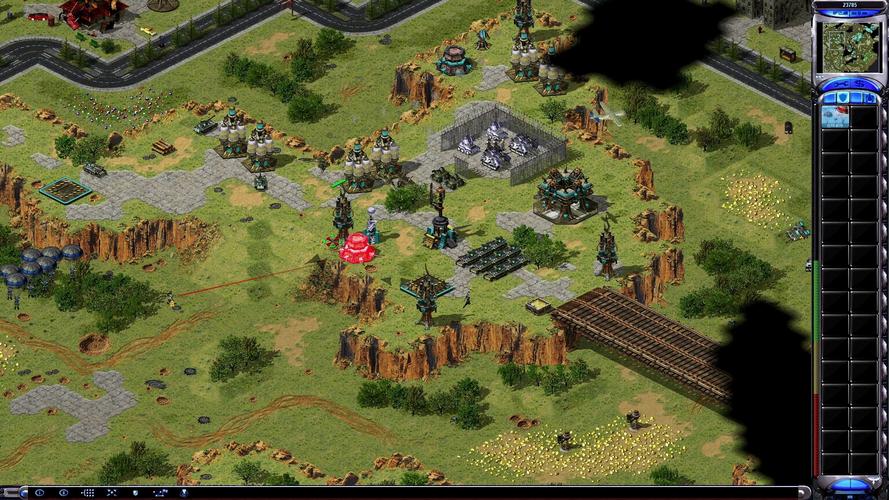The width and height of the screenshot is (889, 500).
Task: Activate the dollar-sign sell button
Action: click(862, 83)
